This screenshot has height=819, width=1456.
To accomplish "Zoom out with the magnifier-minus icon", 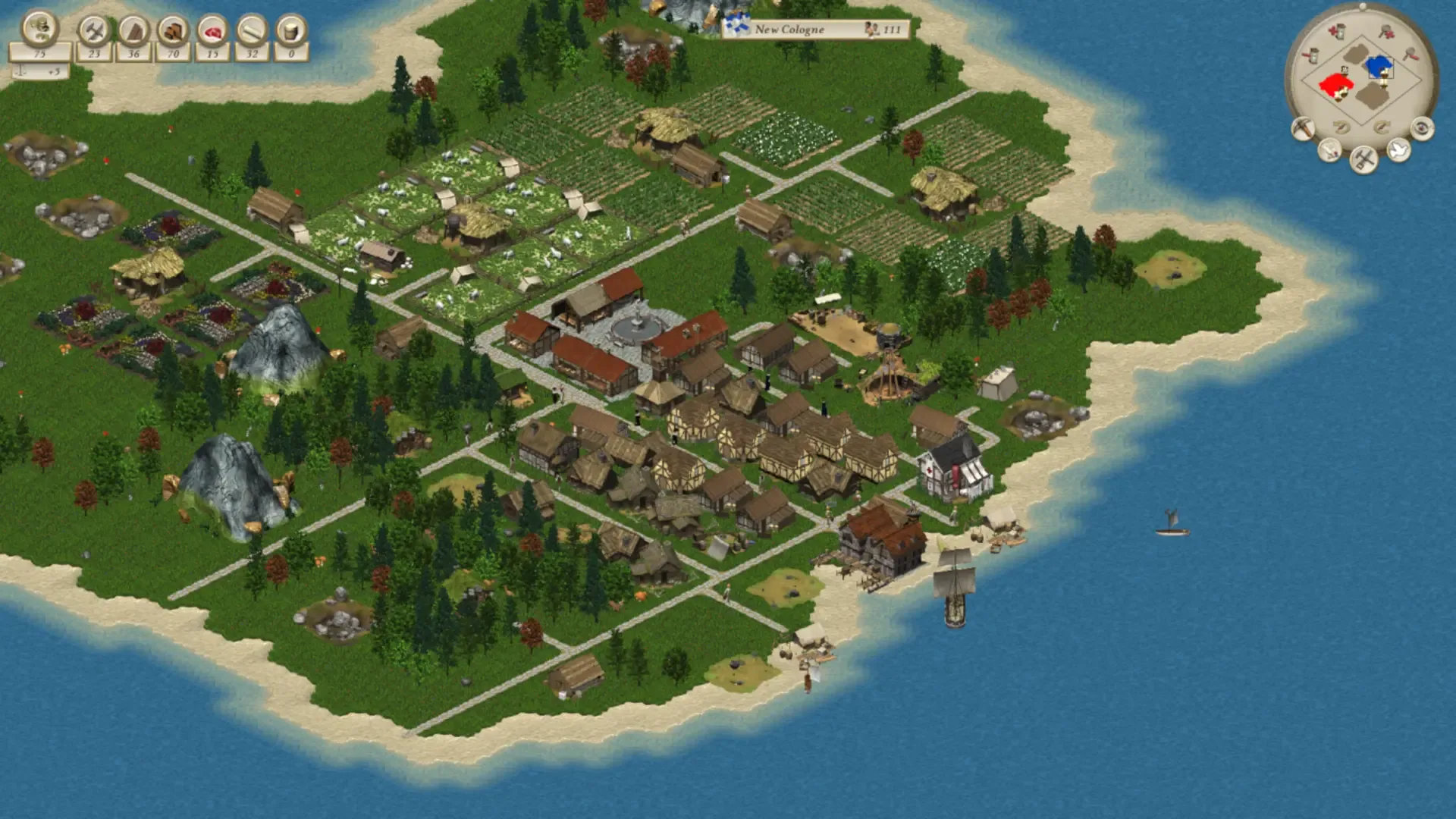I will coord(1410,54).
